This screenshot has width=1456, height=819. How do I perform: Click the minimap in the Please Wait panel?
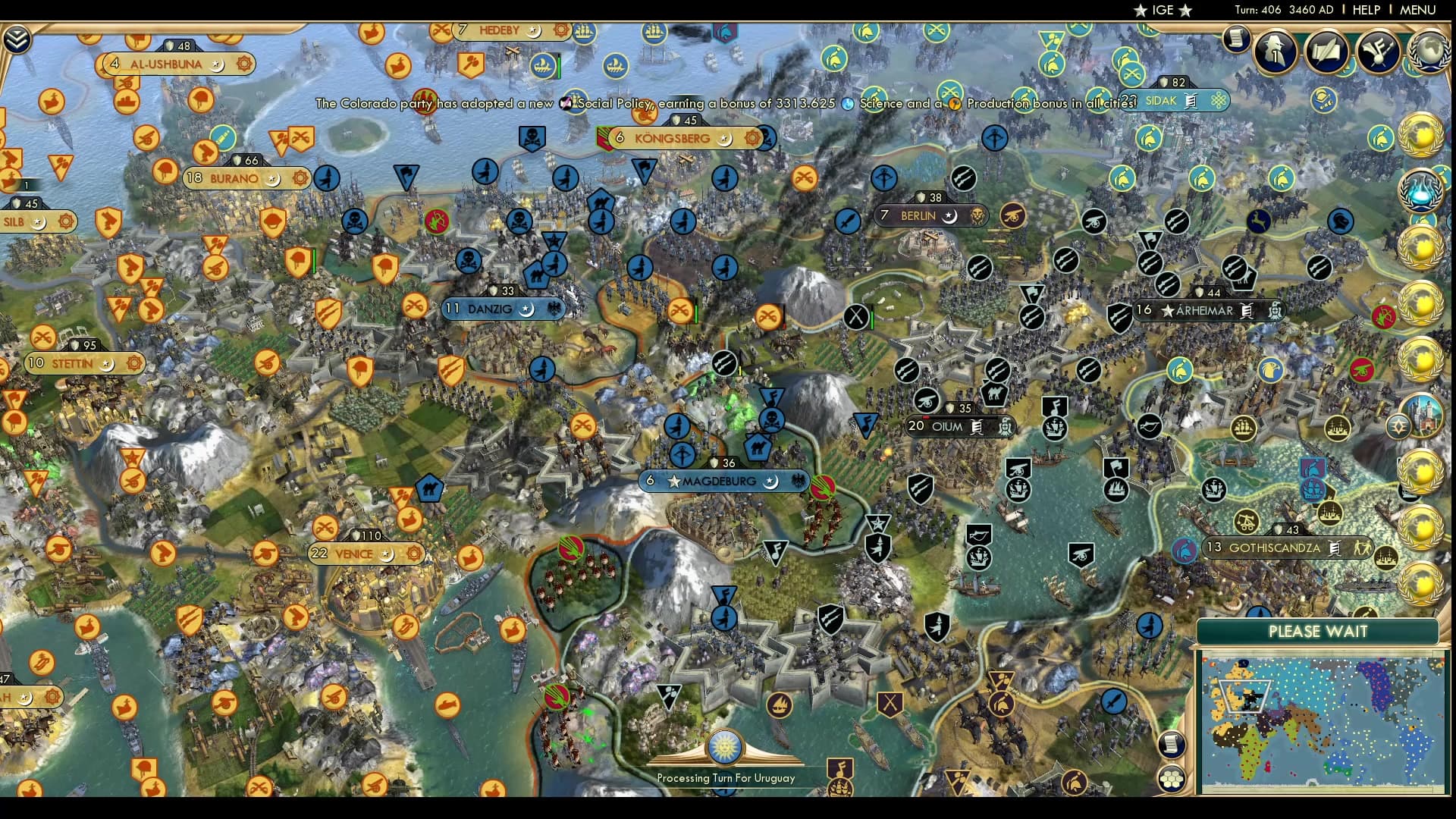coord(1332,720)
